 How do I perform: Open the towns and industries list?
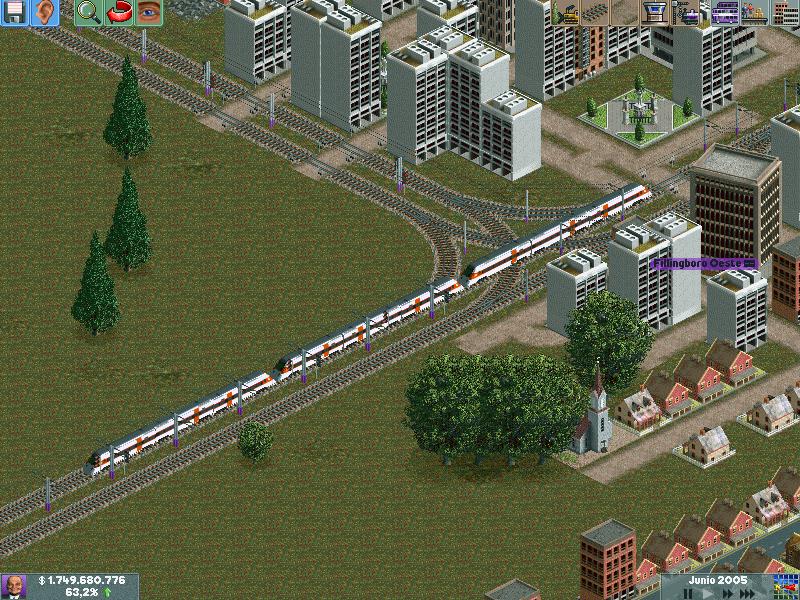(x=785, y=12)
